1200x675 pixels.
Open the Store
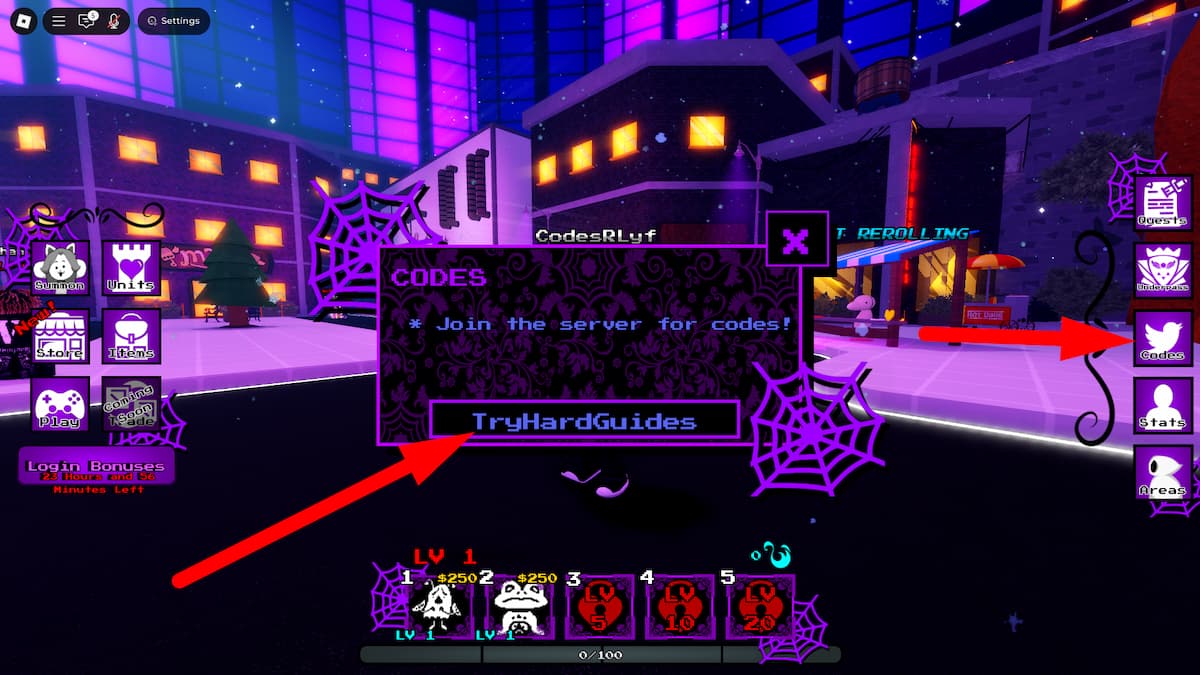coord(60,335)
